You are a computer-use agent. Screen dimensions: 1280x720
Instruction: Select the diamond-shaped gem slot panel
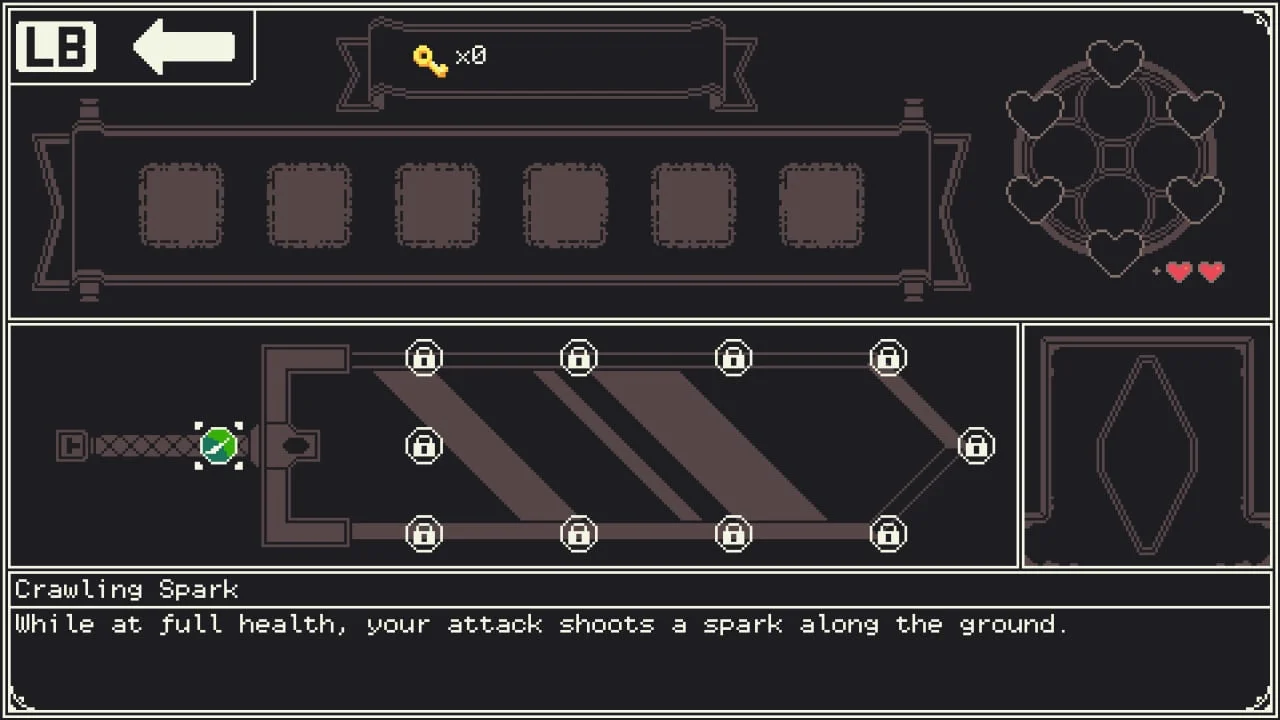point(1147,447)
